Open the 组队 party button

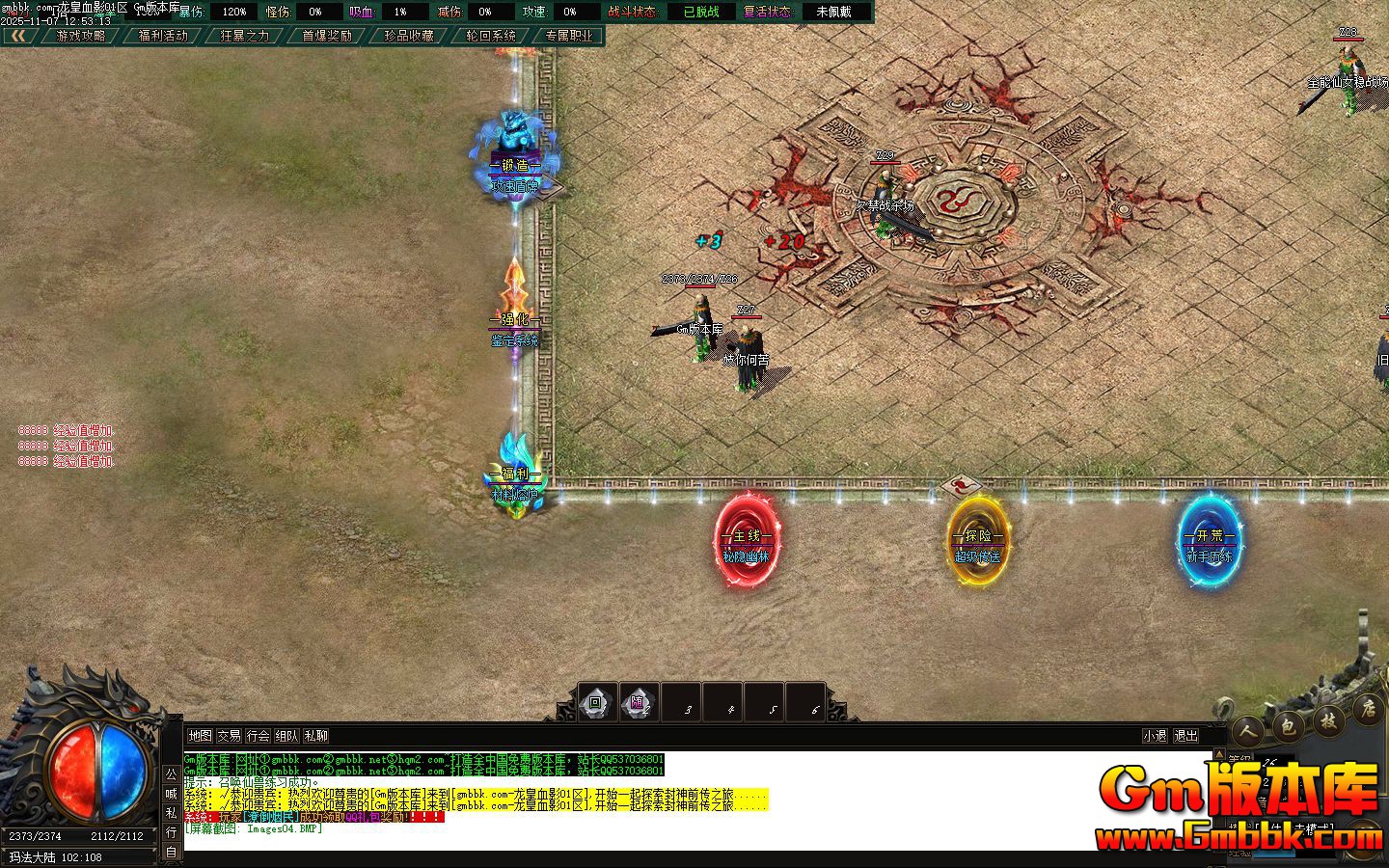[286, 736]
